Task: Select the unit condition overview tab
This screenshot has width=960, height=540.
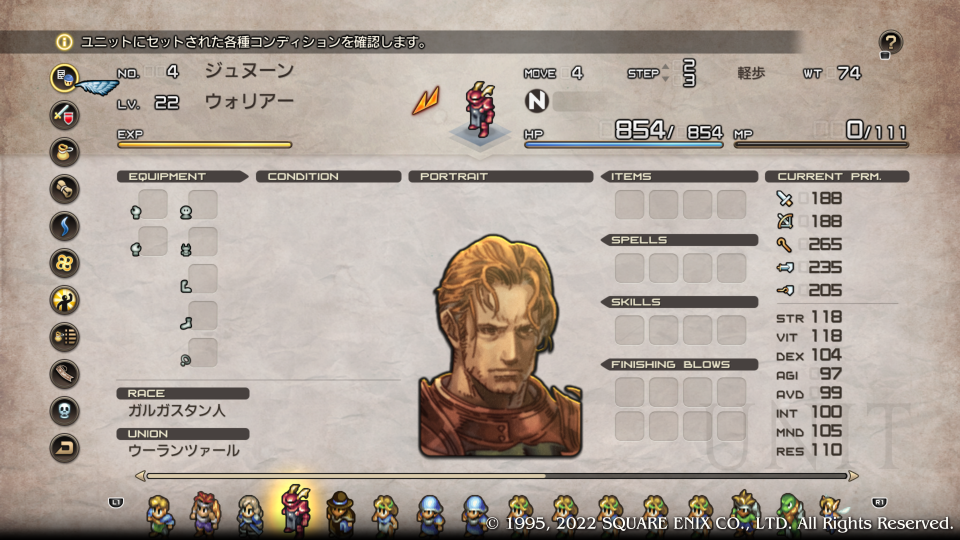Action: coord(65,76)
